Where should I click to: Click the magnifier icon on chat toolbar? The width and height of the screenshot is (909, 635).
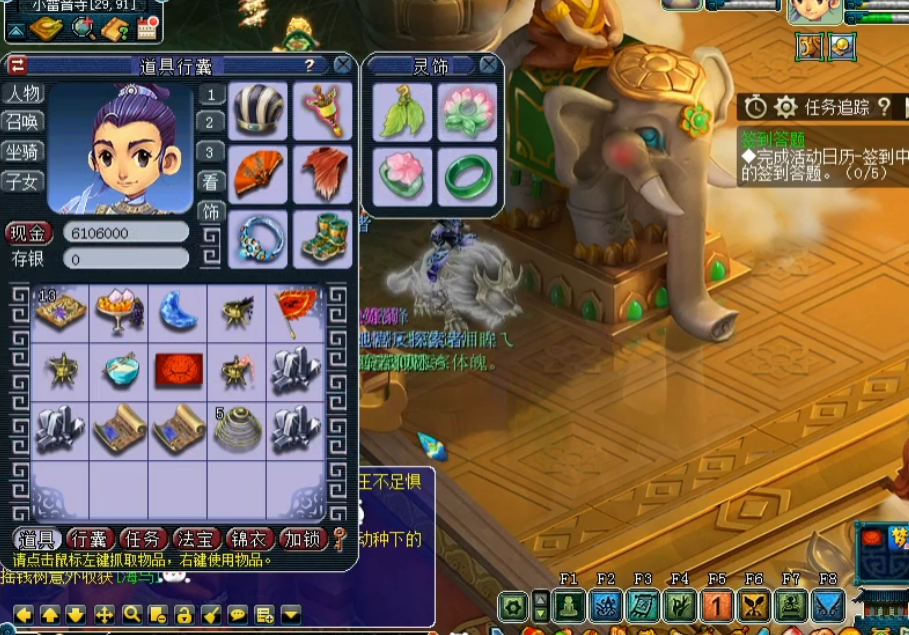[132, 614]
